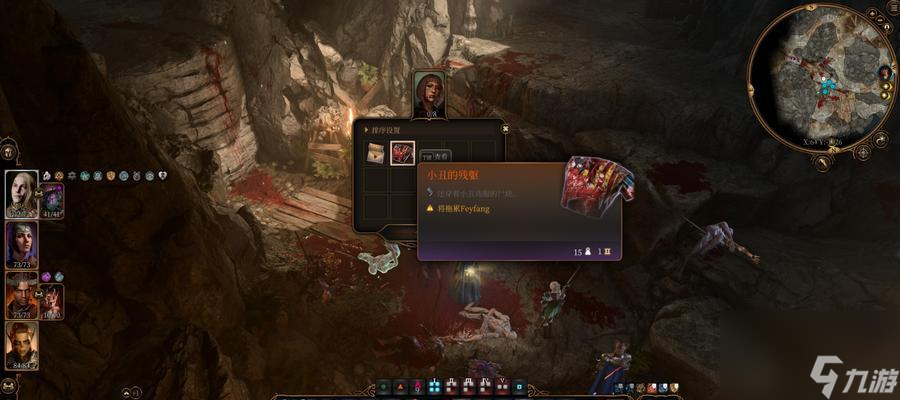The height and width of the screenshot is (400, 900).
Task: Pick up the scroll item in loot
Action: (x=375, y=153)
